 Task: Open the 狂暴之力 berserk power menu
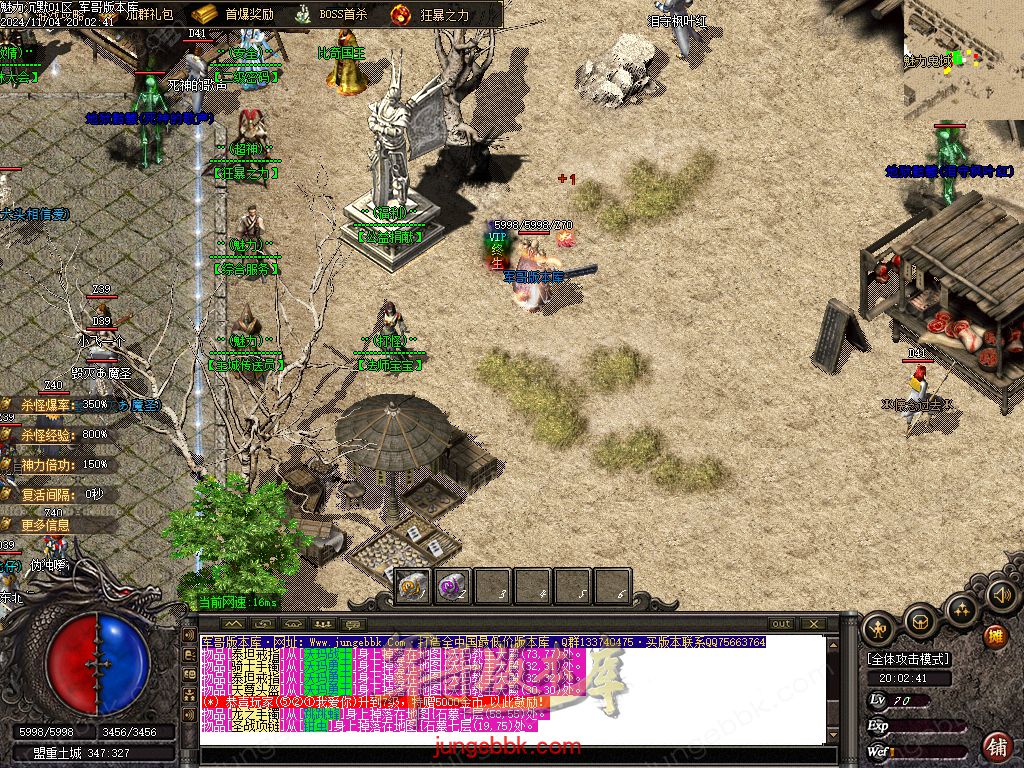(x=431, y=14)
